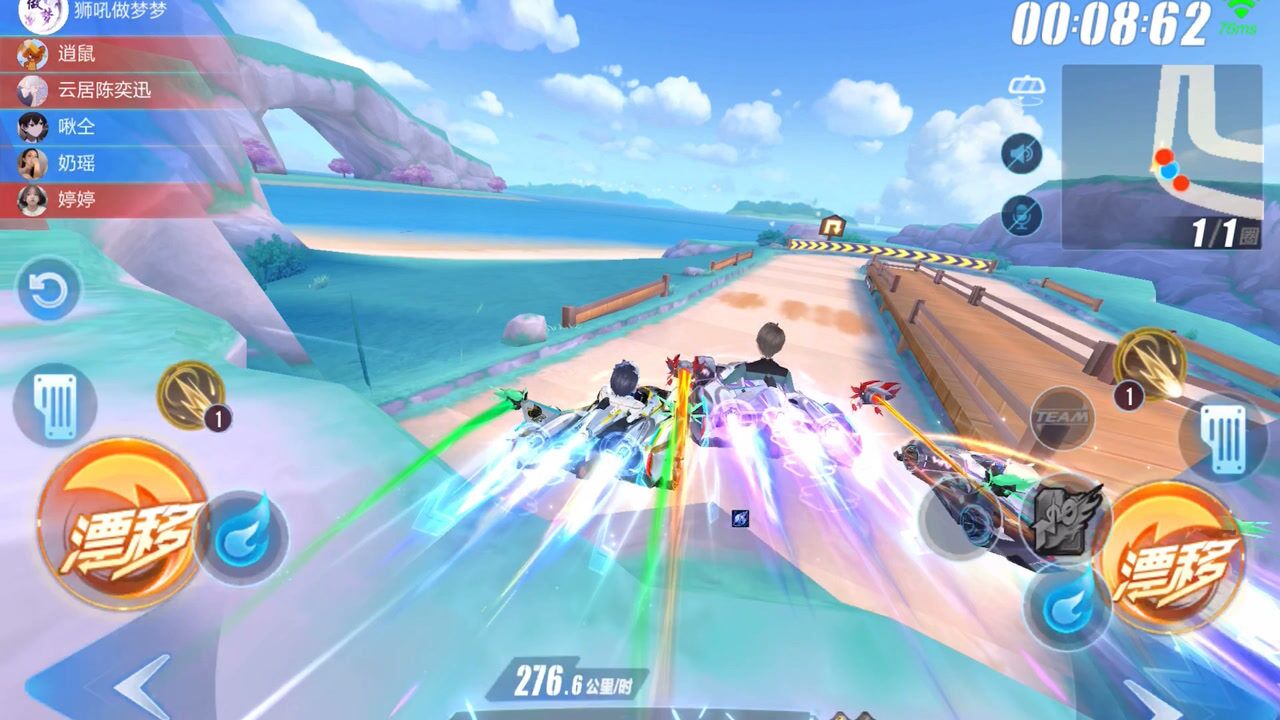Activate the TEAM boost button
Image resolution: width=1280 pixels, height=720 pixels.
1061,417
